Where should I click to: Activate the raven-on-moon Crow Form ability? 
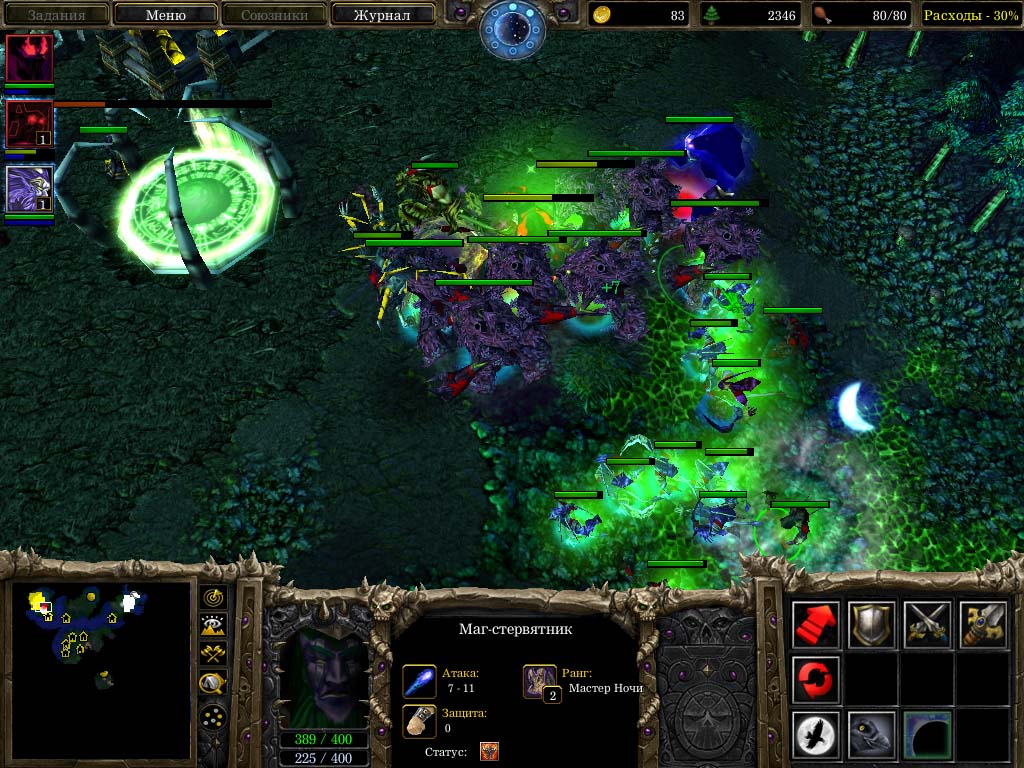817,735
